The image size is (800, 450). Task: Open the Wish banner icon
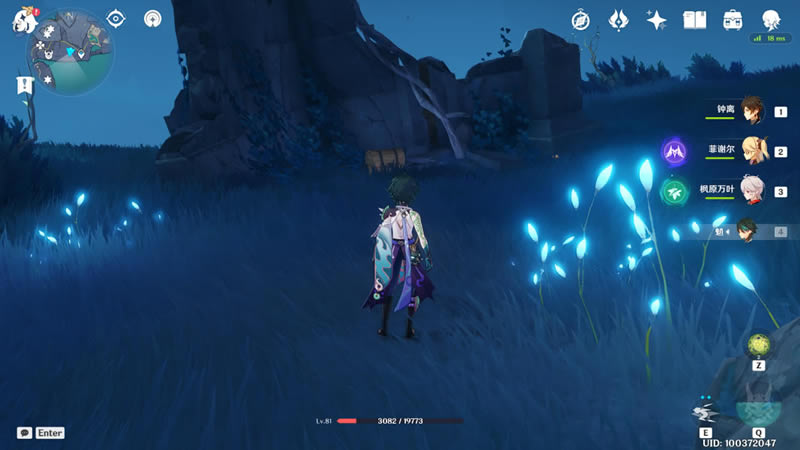pos(618,20)
